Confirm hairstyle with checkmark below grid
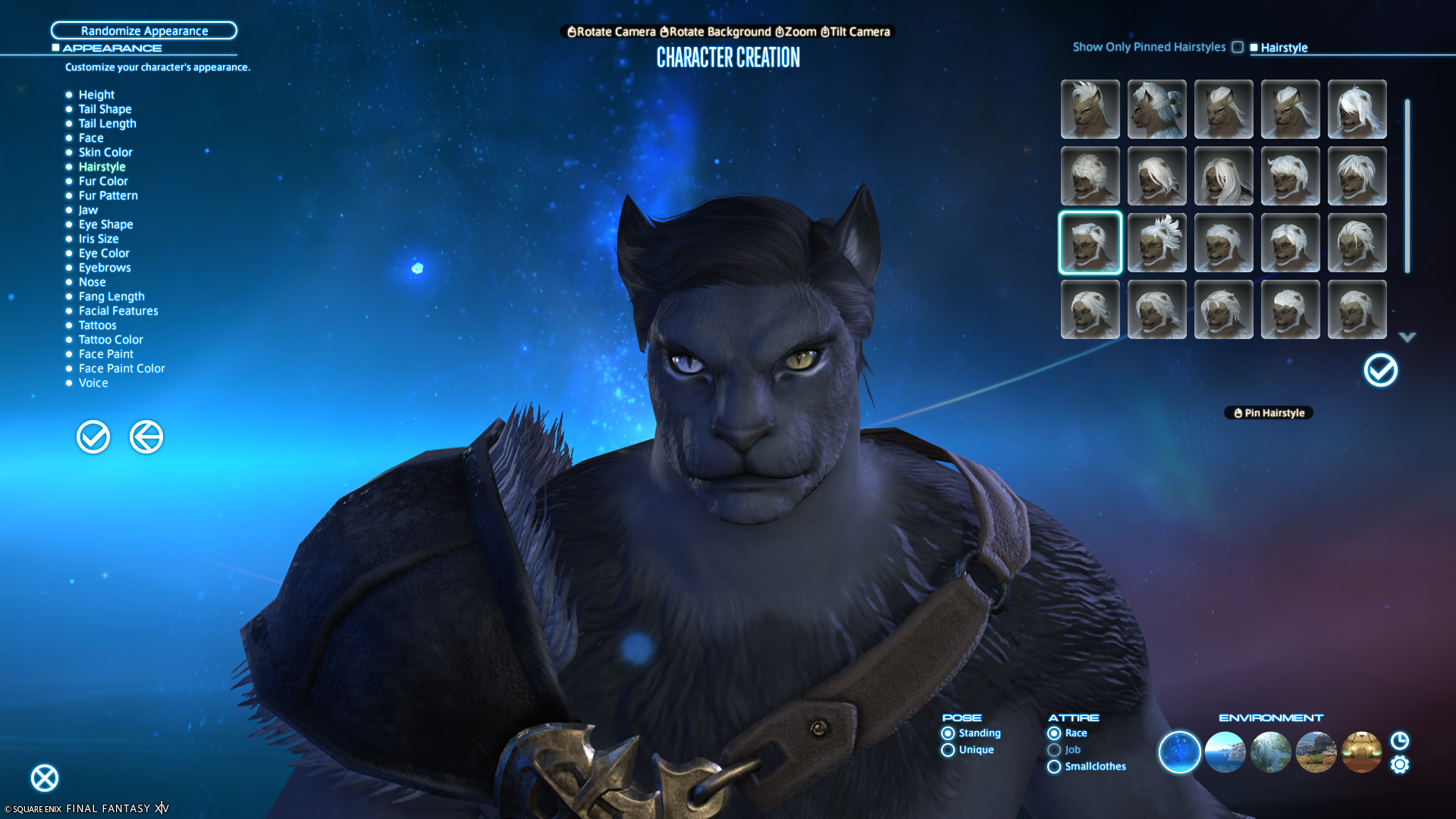This screenshot has width=1456, height=819. pyautogui.click(x=1380, y=371)
